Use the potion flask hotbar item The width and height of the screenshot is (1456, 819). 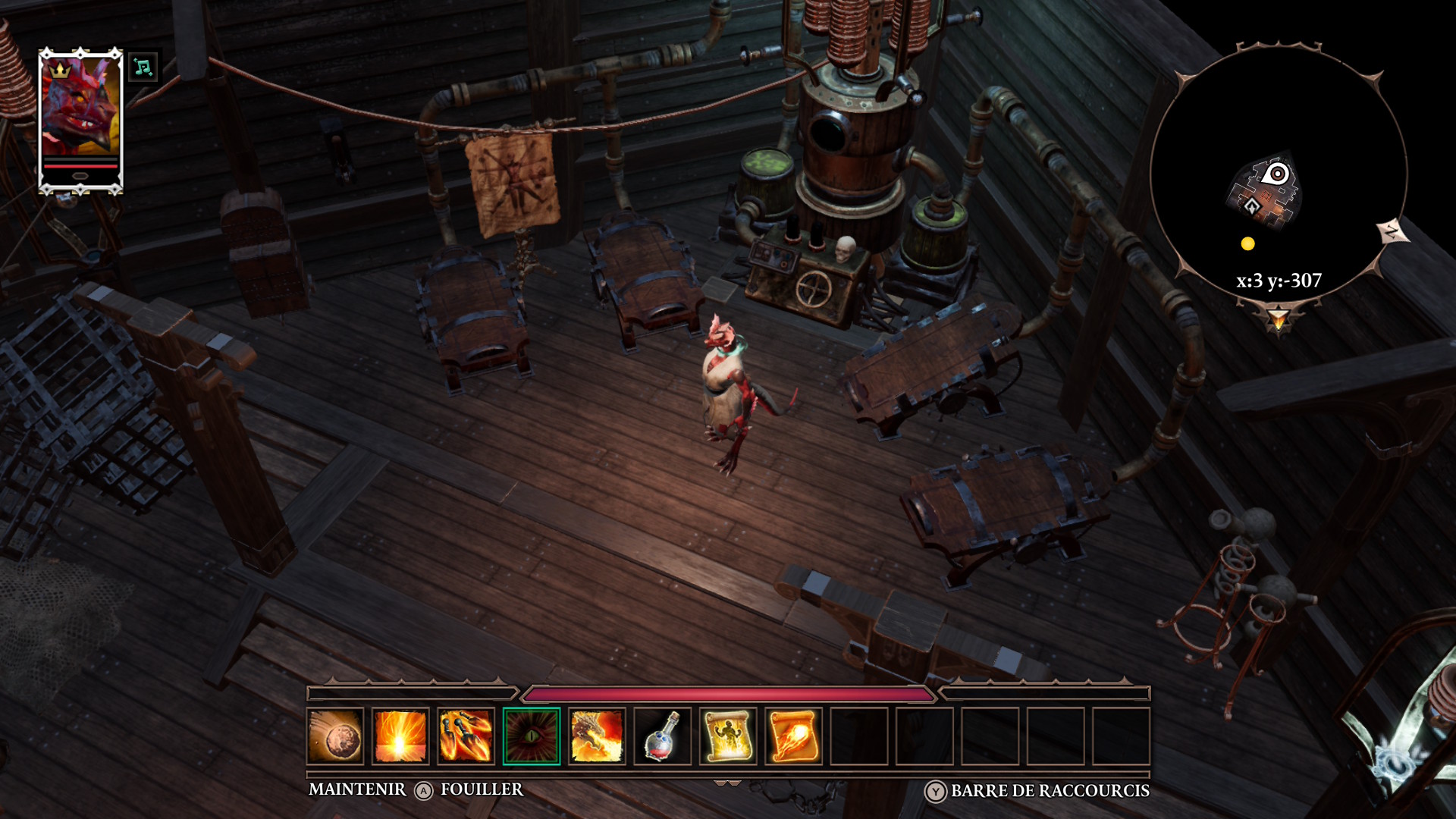[662, 736]
